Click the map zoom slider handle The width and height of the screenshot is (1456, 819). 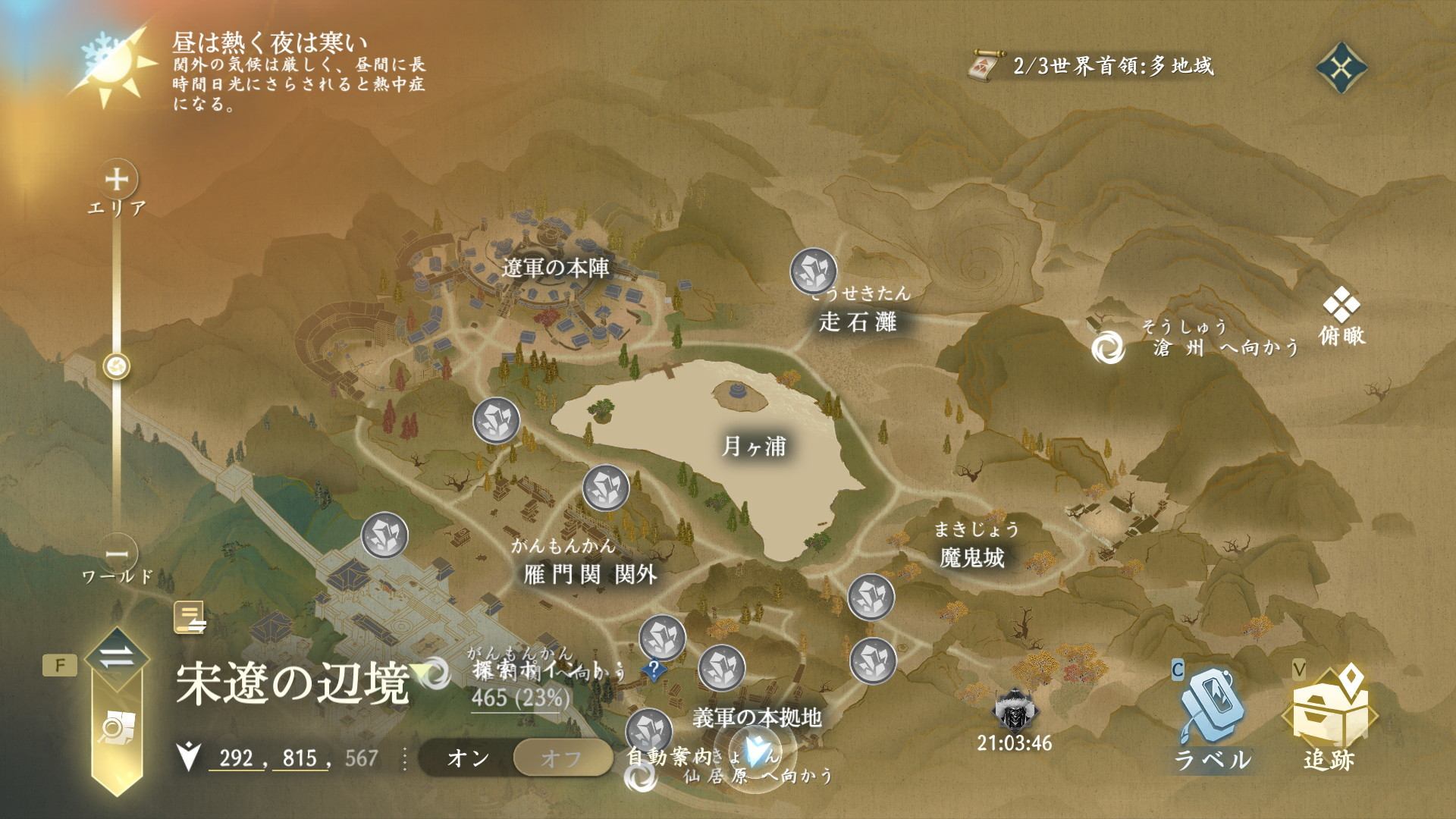[117, 367]
